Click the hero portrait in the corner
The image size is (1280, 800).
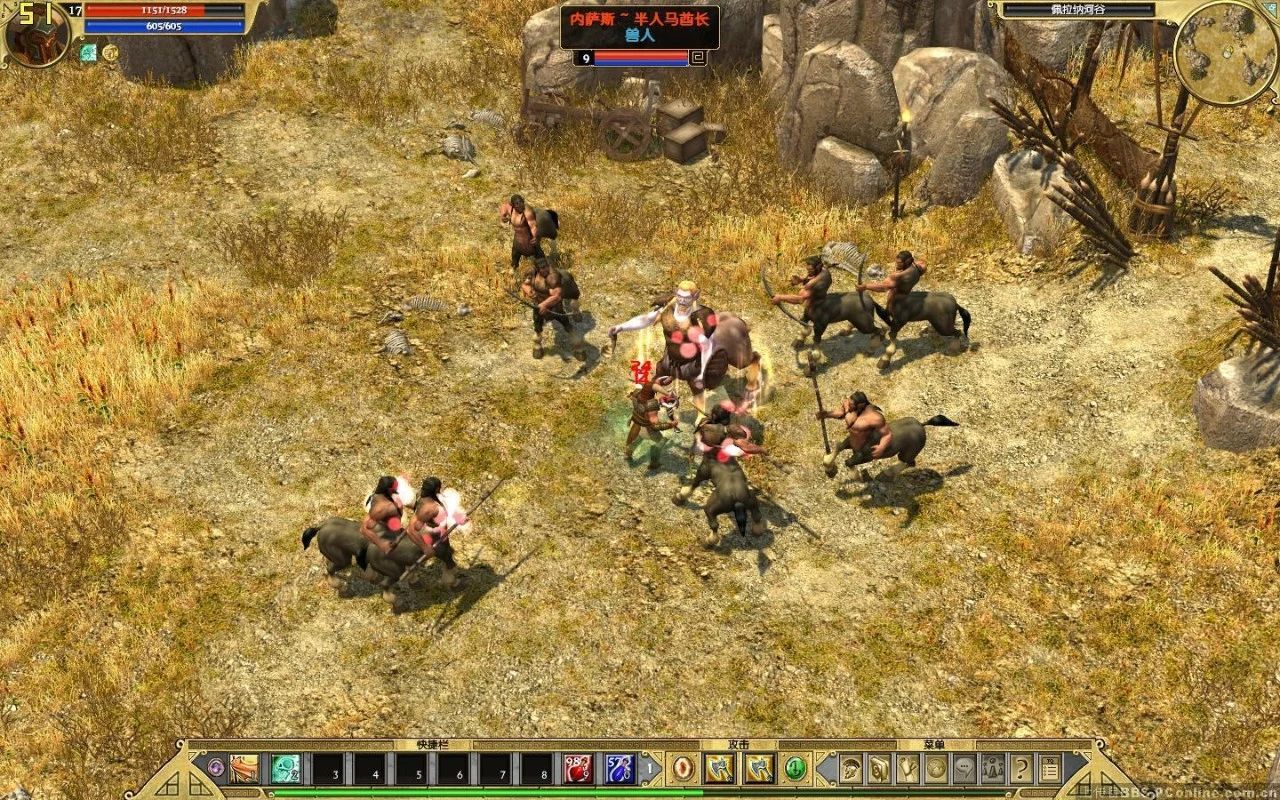[x=38, y=34]
